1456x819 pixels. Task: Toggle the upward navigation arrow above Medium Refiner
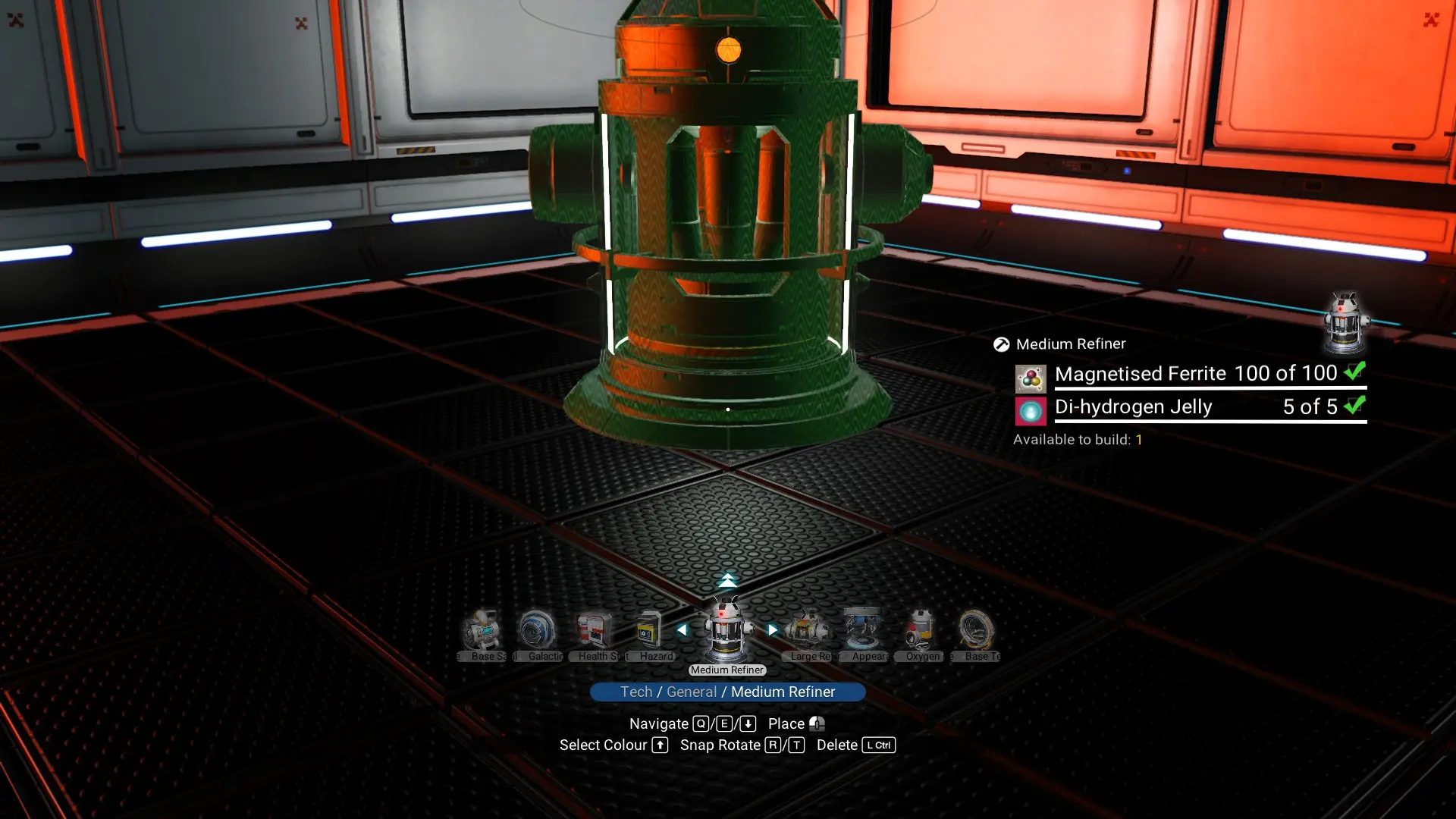729,579
